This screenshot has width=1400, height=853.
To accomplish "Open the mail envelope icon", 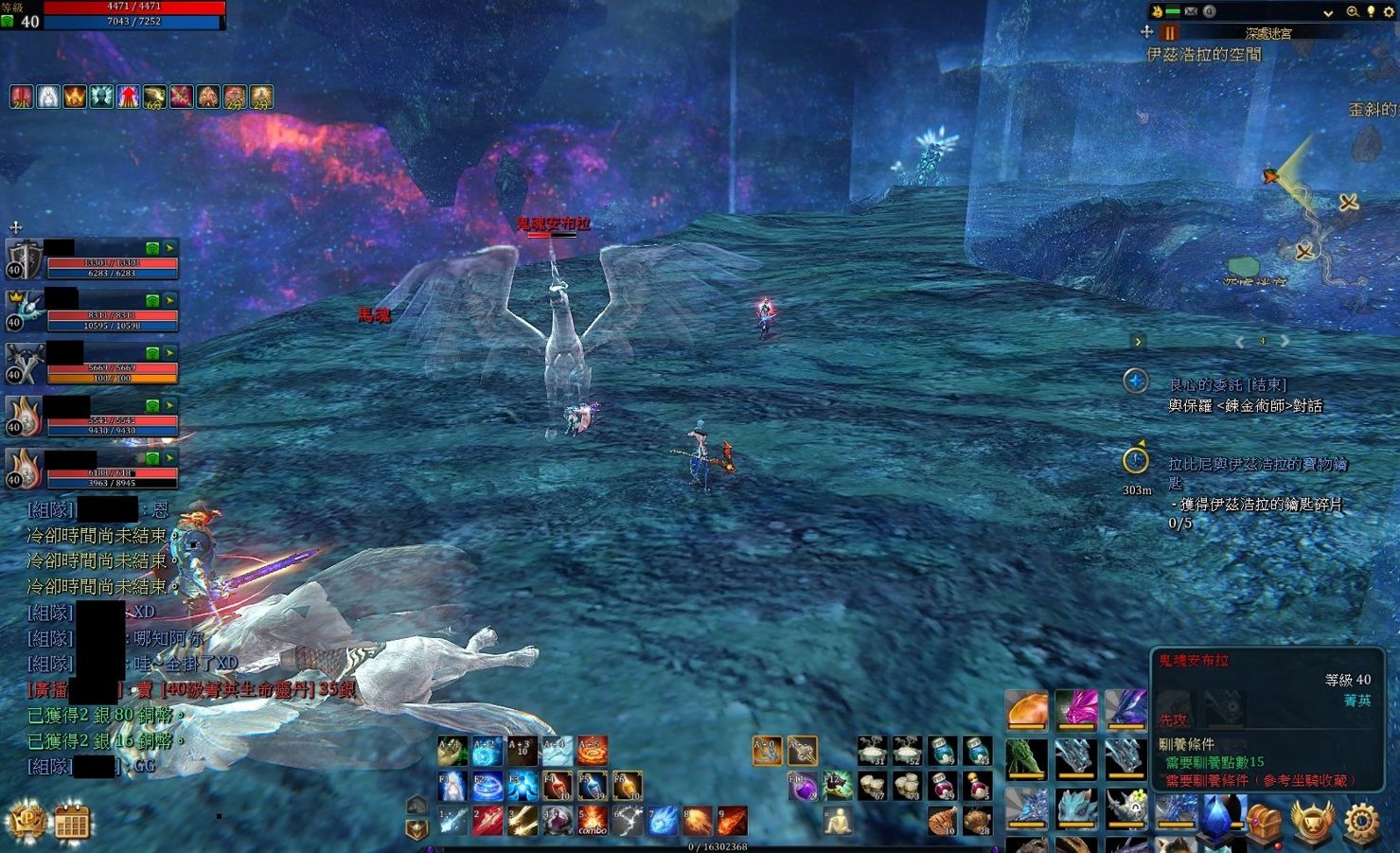I will click(x=1191, y=12).
